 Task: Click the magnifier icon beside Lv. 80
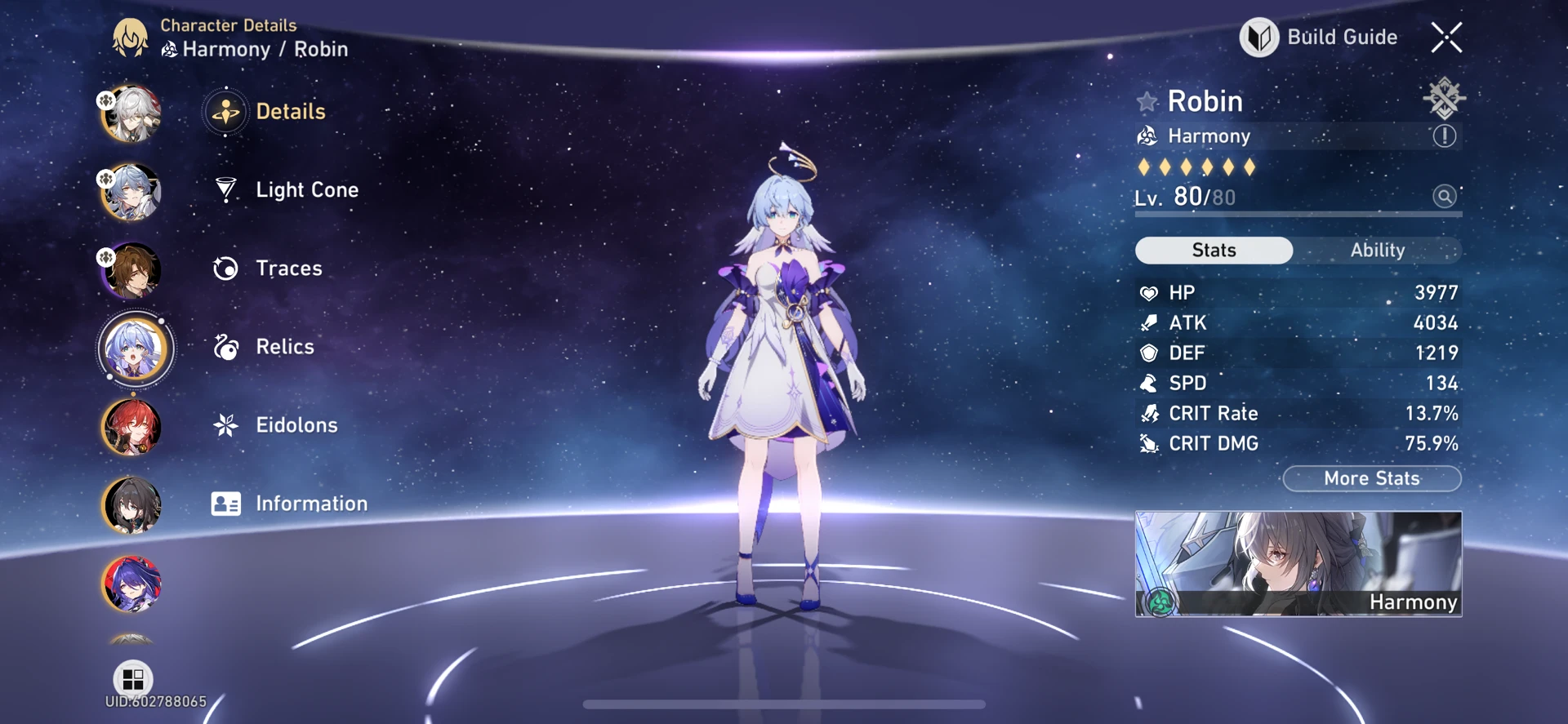pos(1444,196)
